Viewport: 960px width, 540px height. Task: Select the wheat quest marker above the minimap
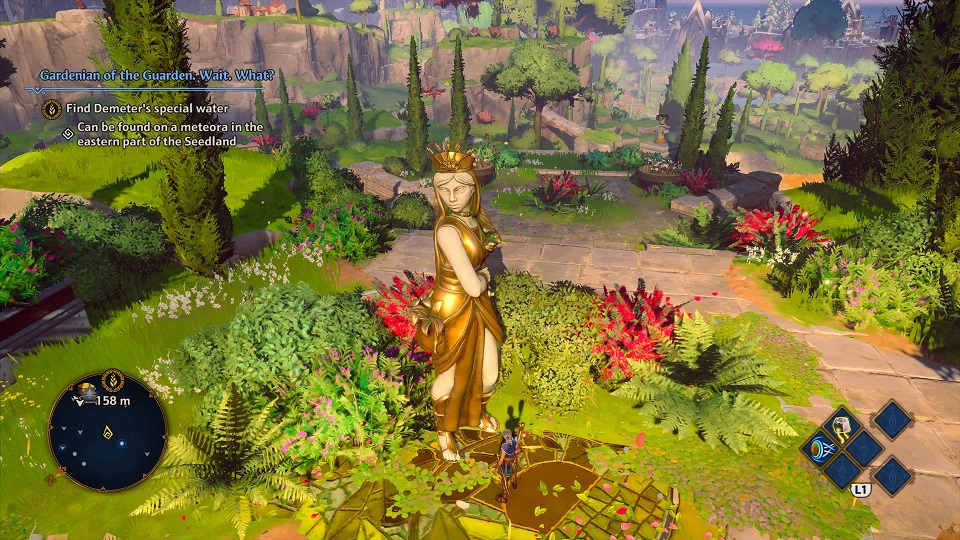click(114, 380)
